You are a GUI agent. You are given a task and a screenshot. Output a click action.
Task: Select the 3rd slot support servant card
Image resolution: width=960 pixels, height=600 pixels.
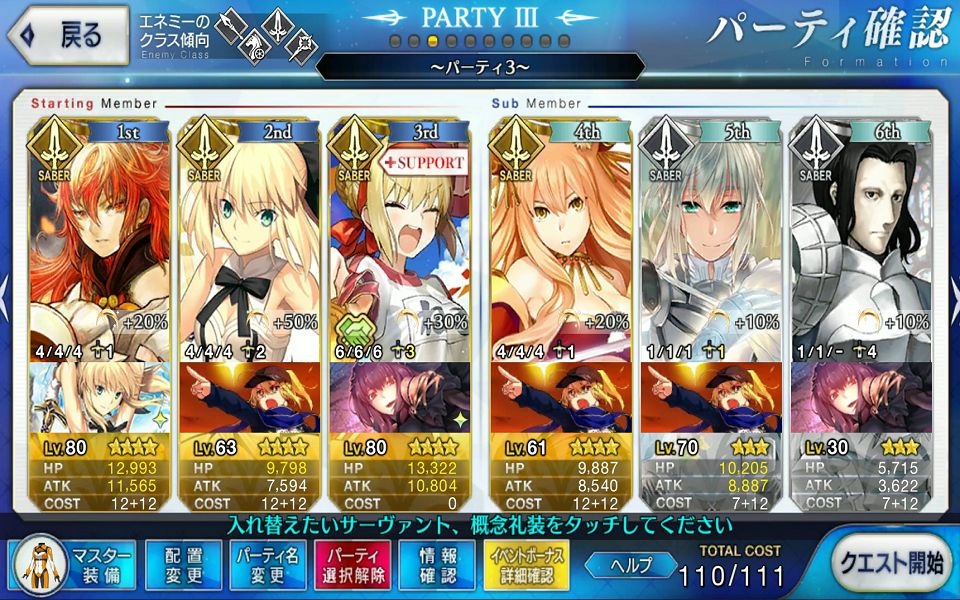click(x=400, y=240)
